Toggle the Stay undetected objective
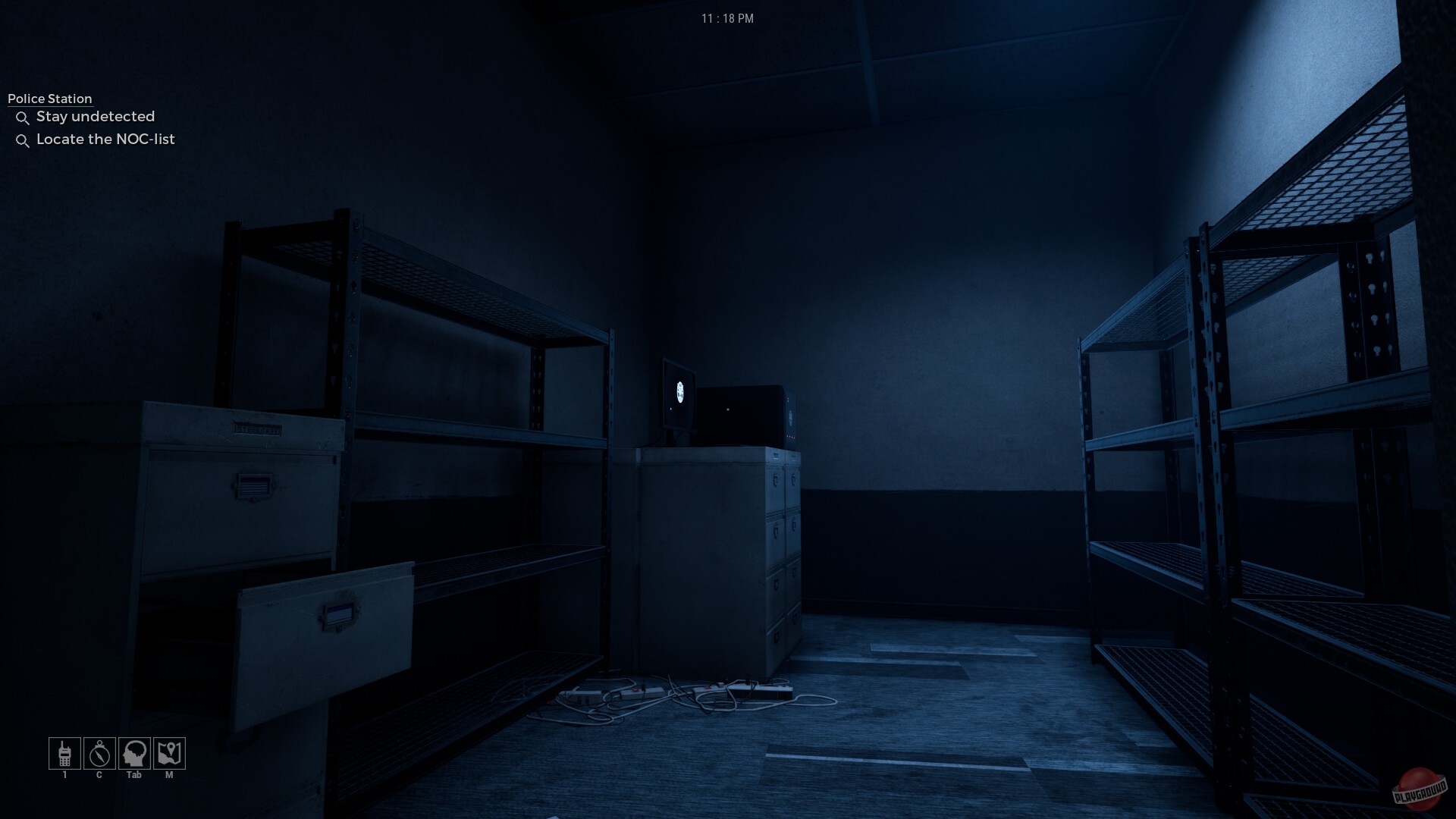This screenshot has height=819, width=1456. [96, 117]
